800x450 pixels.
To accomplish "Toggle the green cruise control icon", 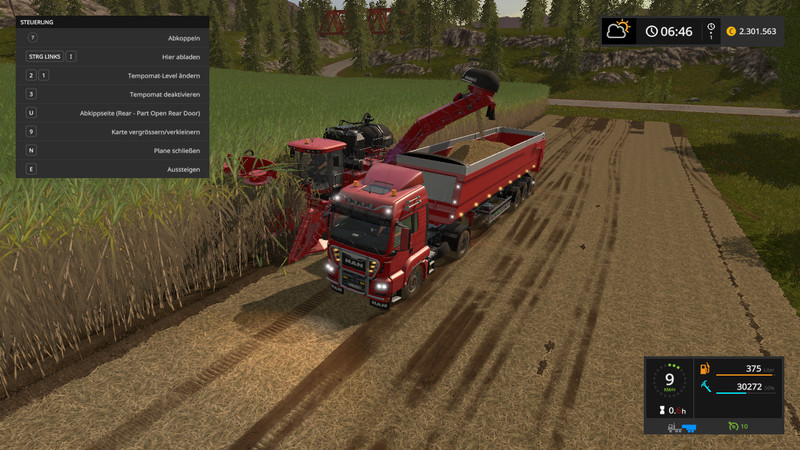I will tap(733, 428).
